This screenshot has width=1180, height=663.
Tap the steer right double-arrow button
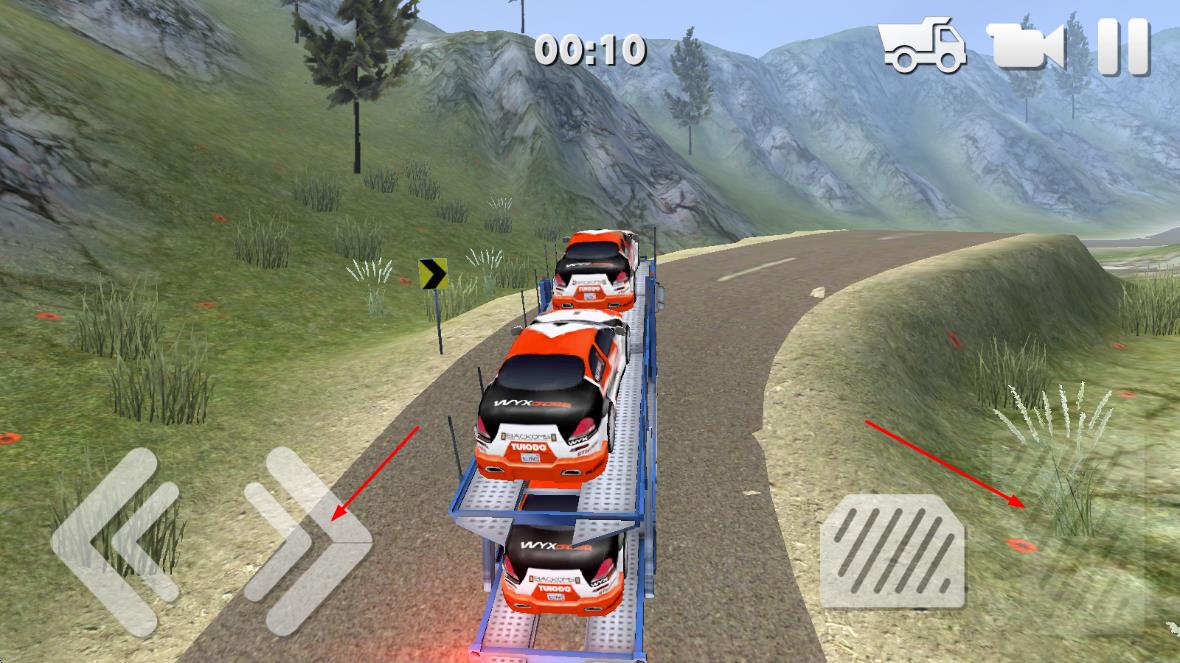click(x=306, y=541)
